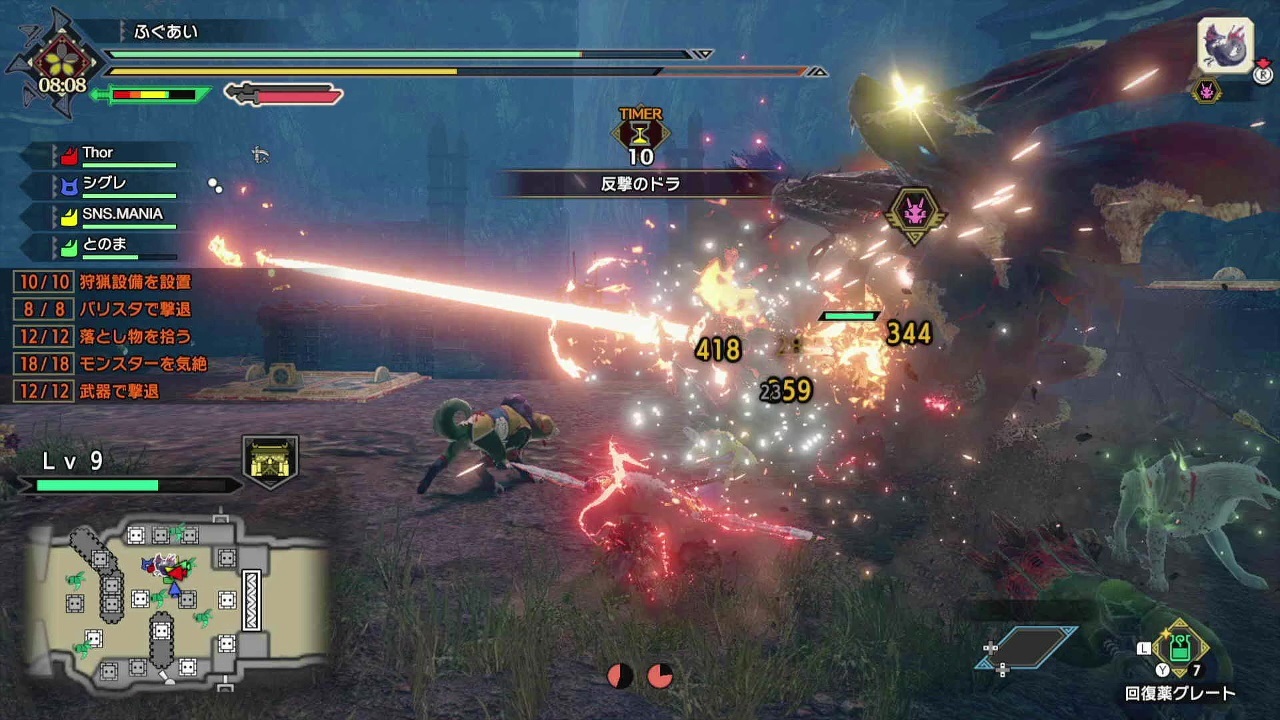Select party member シグレ in the list
The height and width of the screenshot is (720, 1280).
[x=112, y=185]
